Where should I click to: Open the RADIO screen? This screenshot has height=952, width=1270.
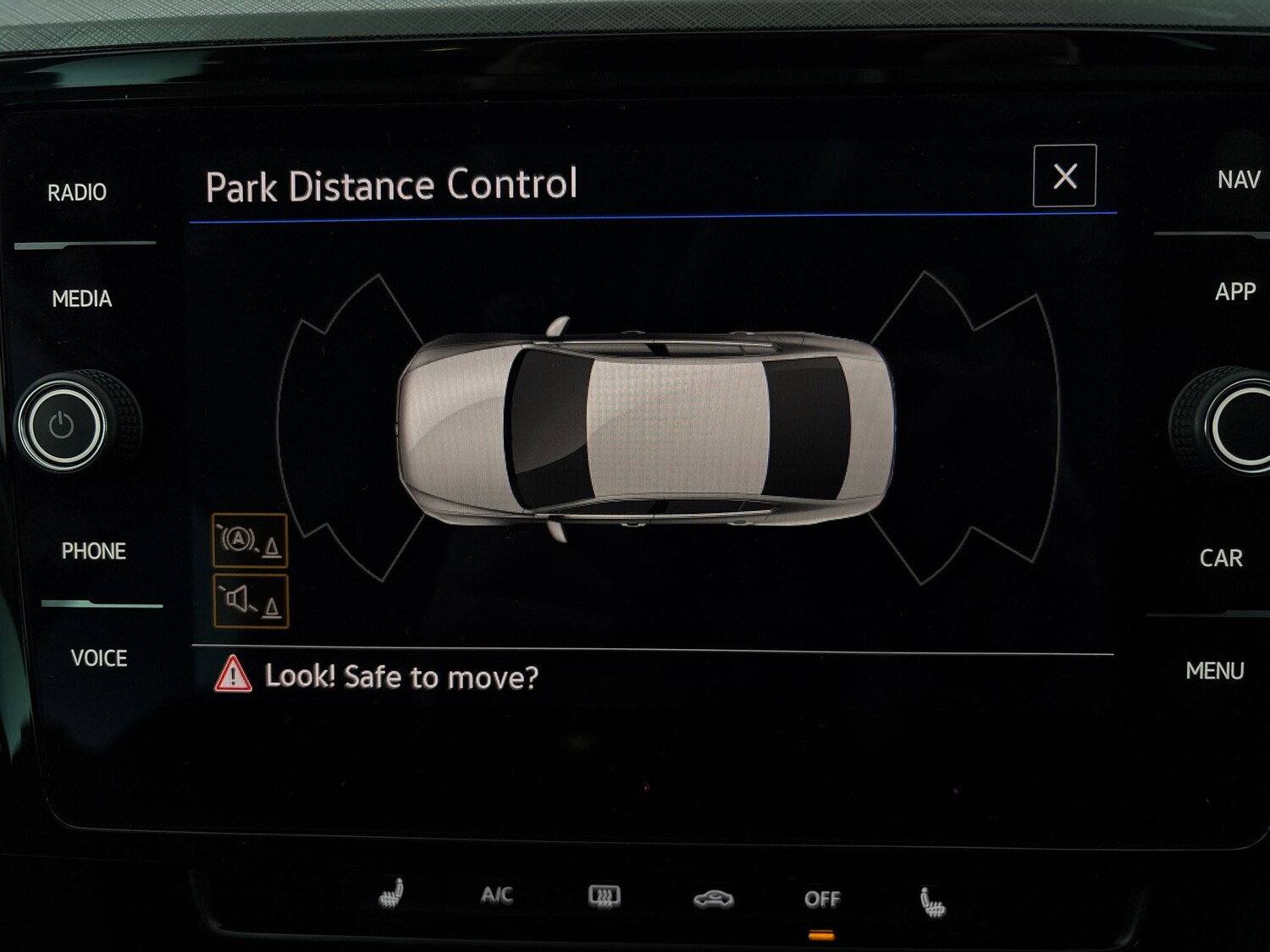click(76, 191)
